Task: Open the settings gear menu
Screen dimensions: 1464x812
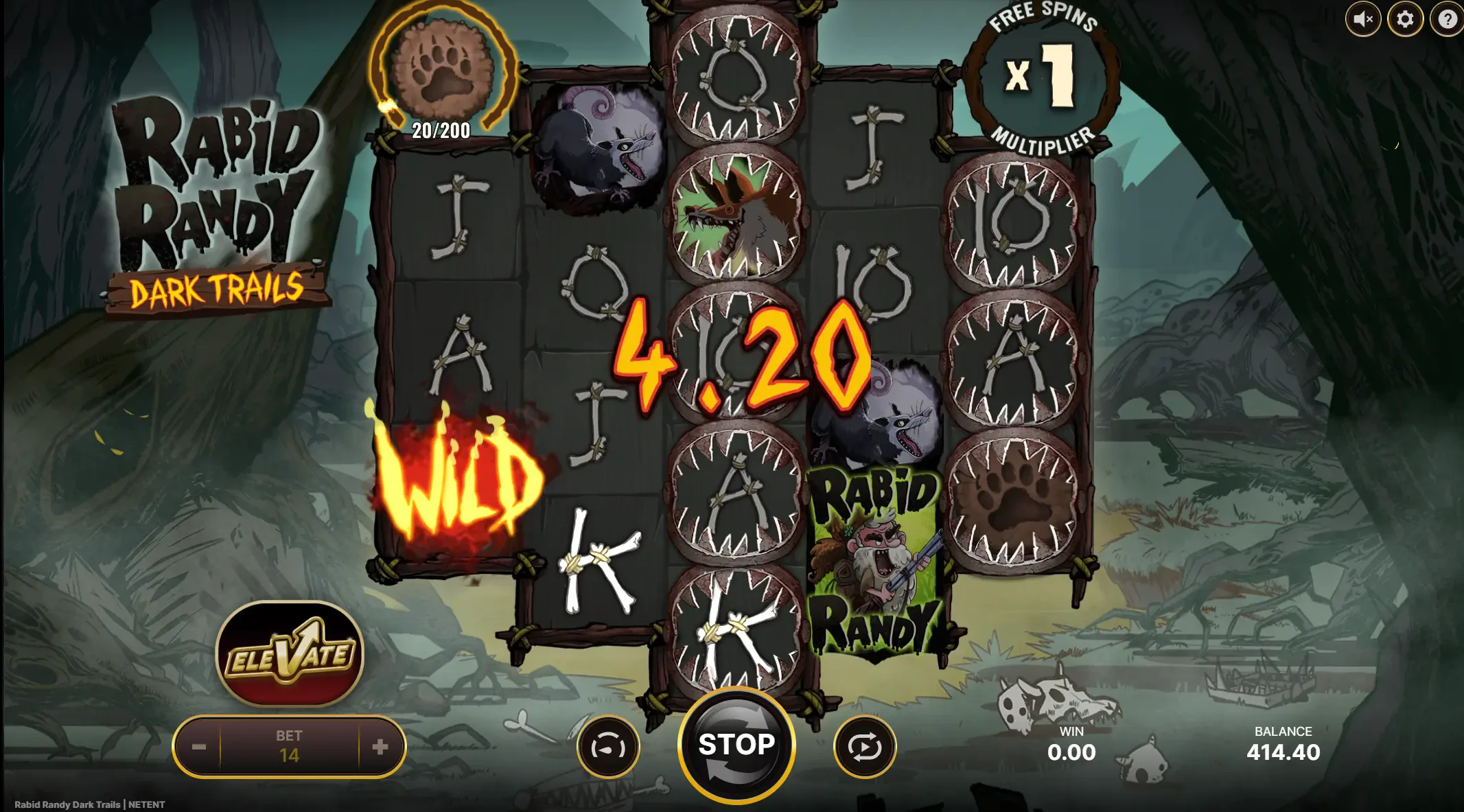Action: point(1405,19)
